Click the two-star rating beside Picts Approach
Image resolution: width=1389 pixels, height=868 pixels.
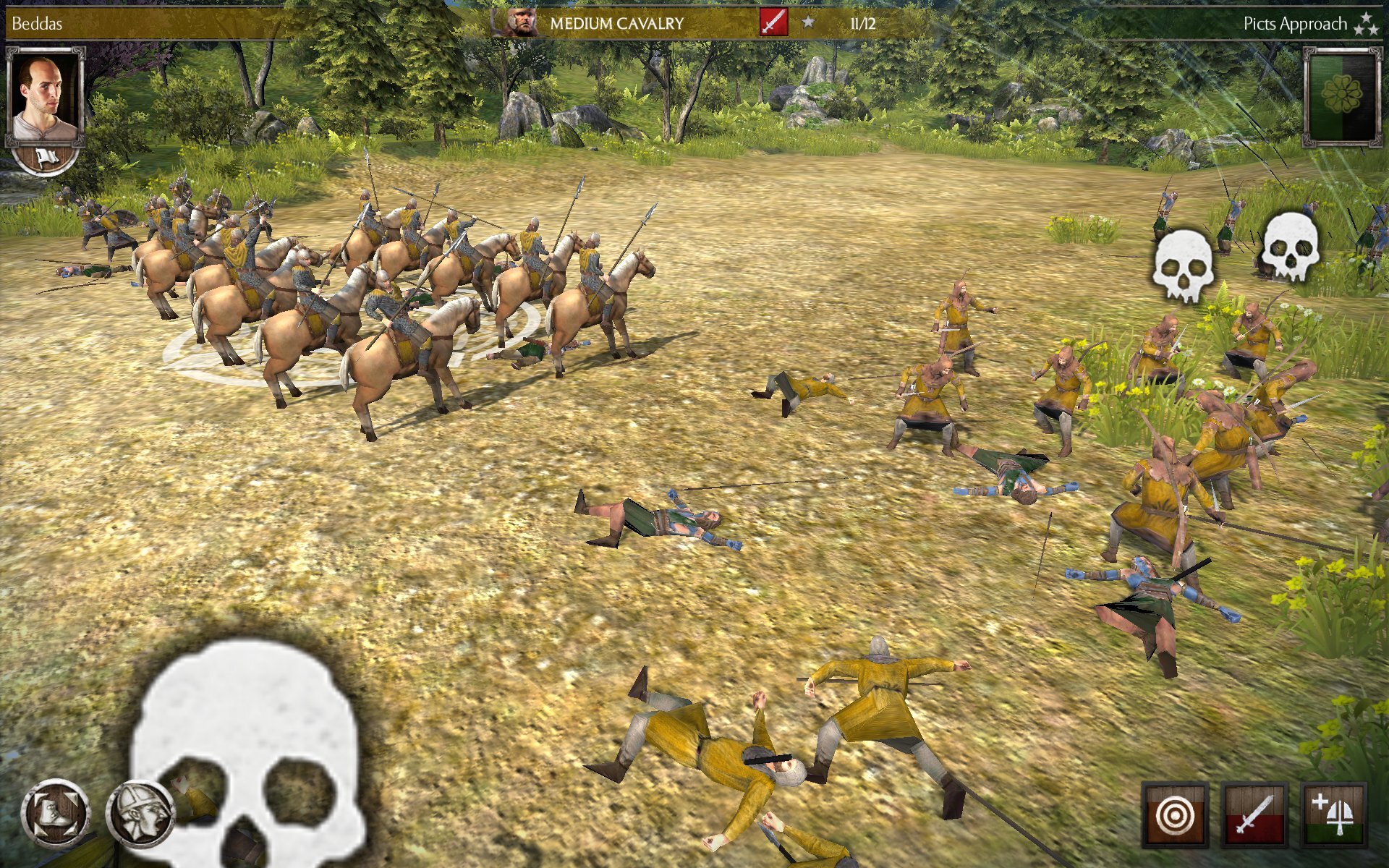(x=1366, y=22)
